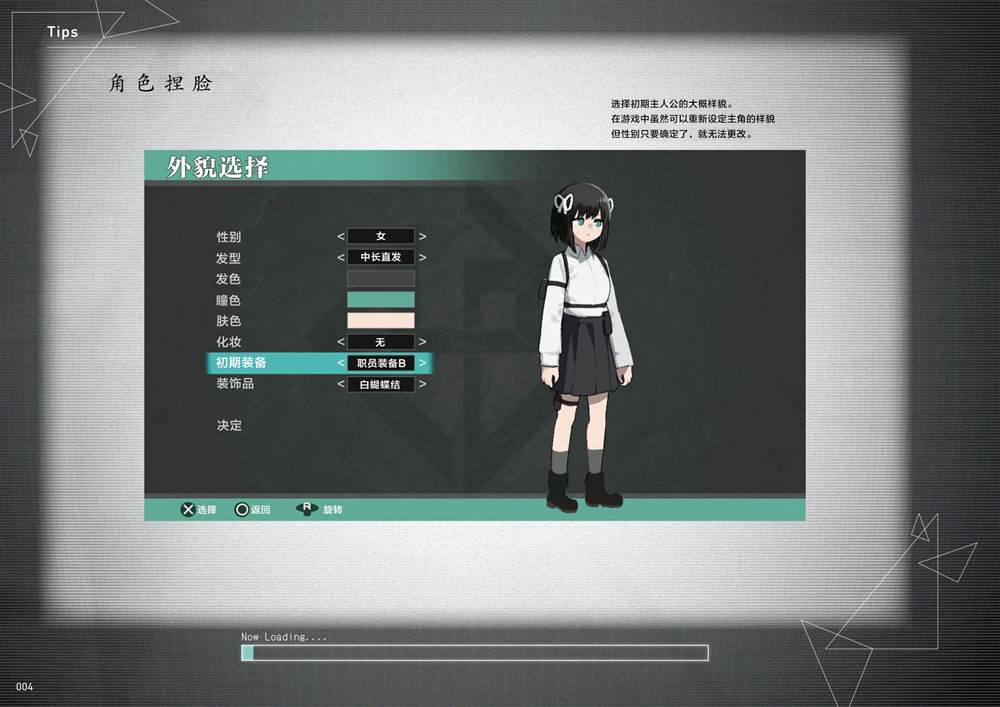Open the dark 发色 hair color swatch
The image size is (1000, 707).
coord(380,279)
